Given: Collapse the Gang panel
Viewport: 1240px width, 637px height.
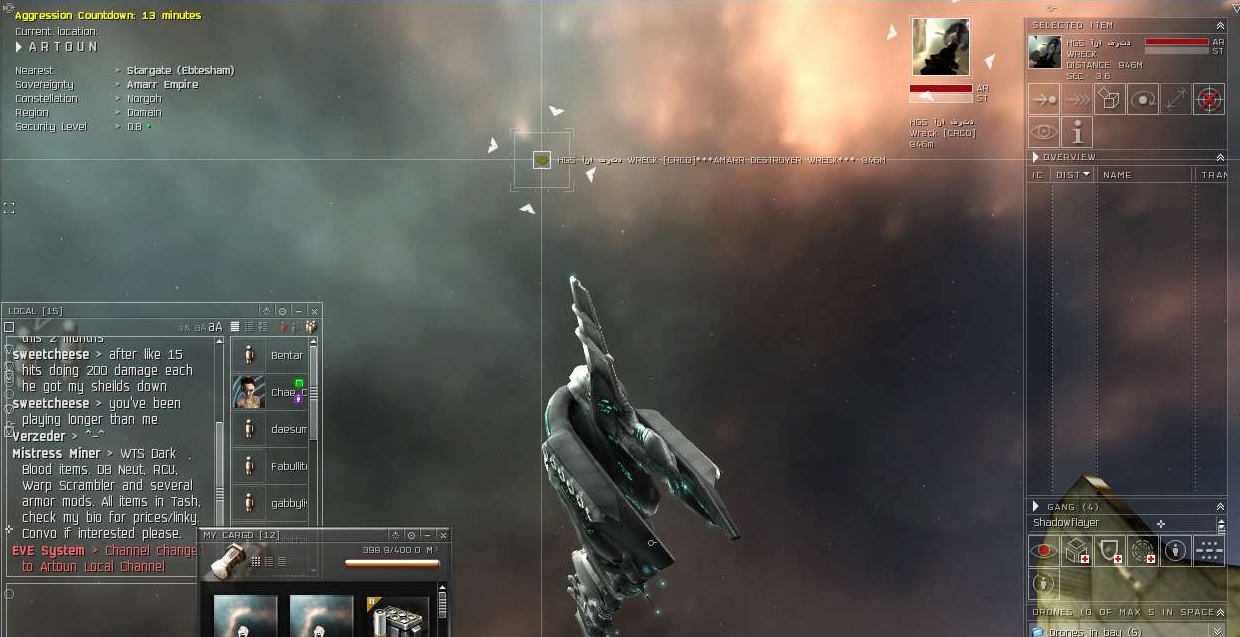Looking at the screenshot, I should click(x=1220, y=507).
